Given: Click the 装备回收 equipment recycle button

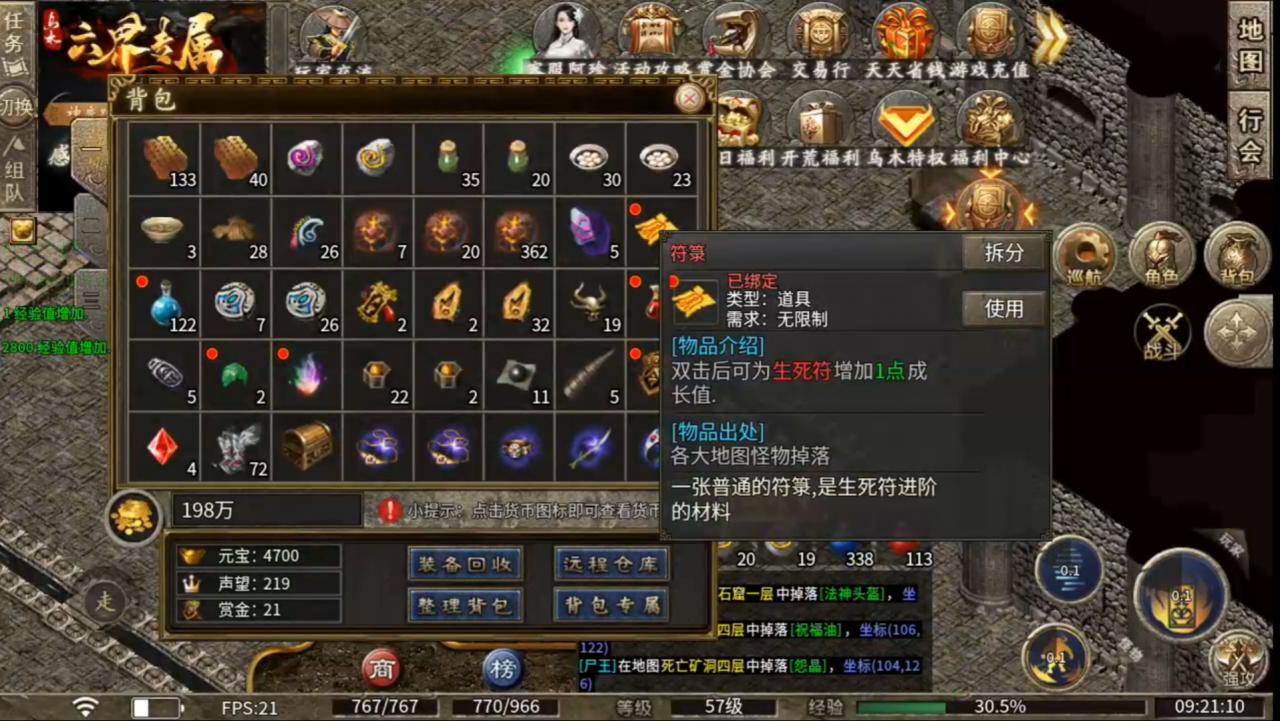Looking at the screenshot, I should point(463,563).
